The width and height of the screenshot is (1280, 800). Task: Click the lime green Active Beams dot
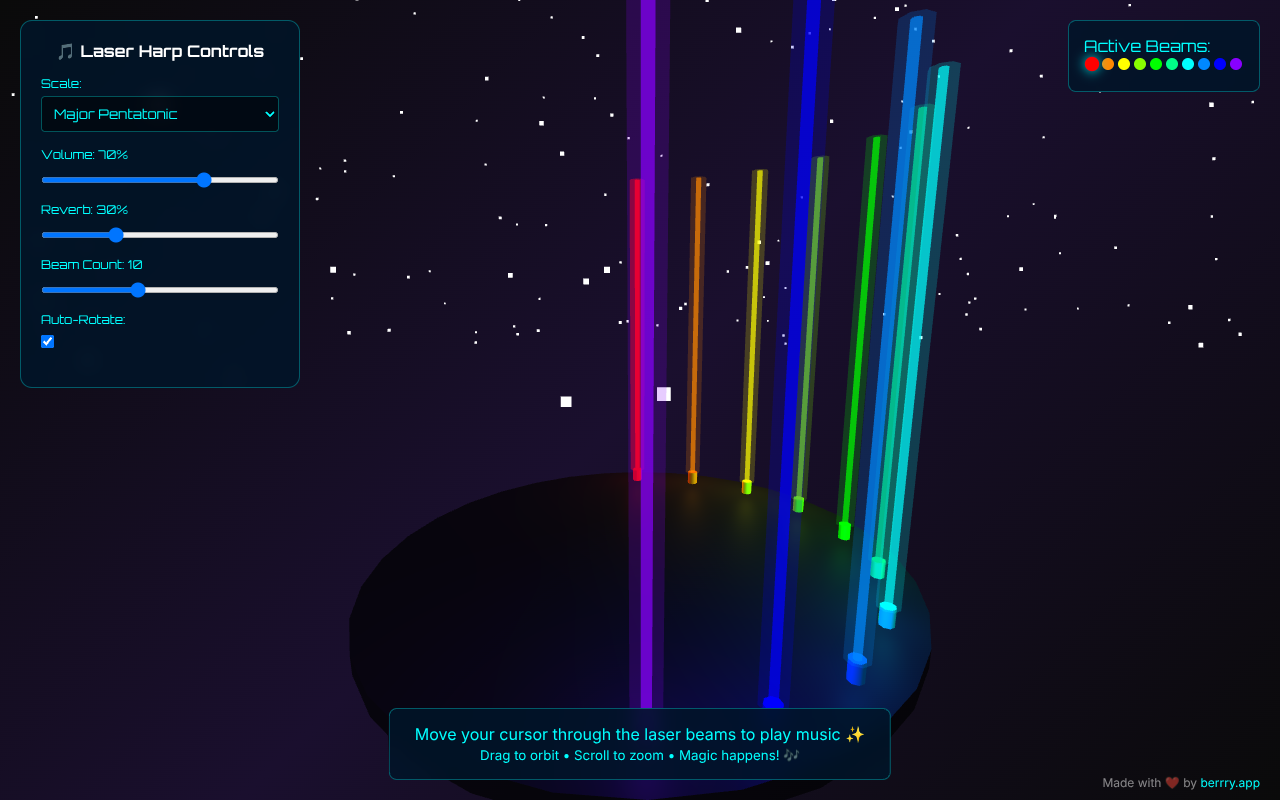pyautogui.click(x=1140, y=64)
